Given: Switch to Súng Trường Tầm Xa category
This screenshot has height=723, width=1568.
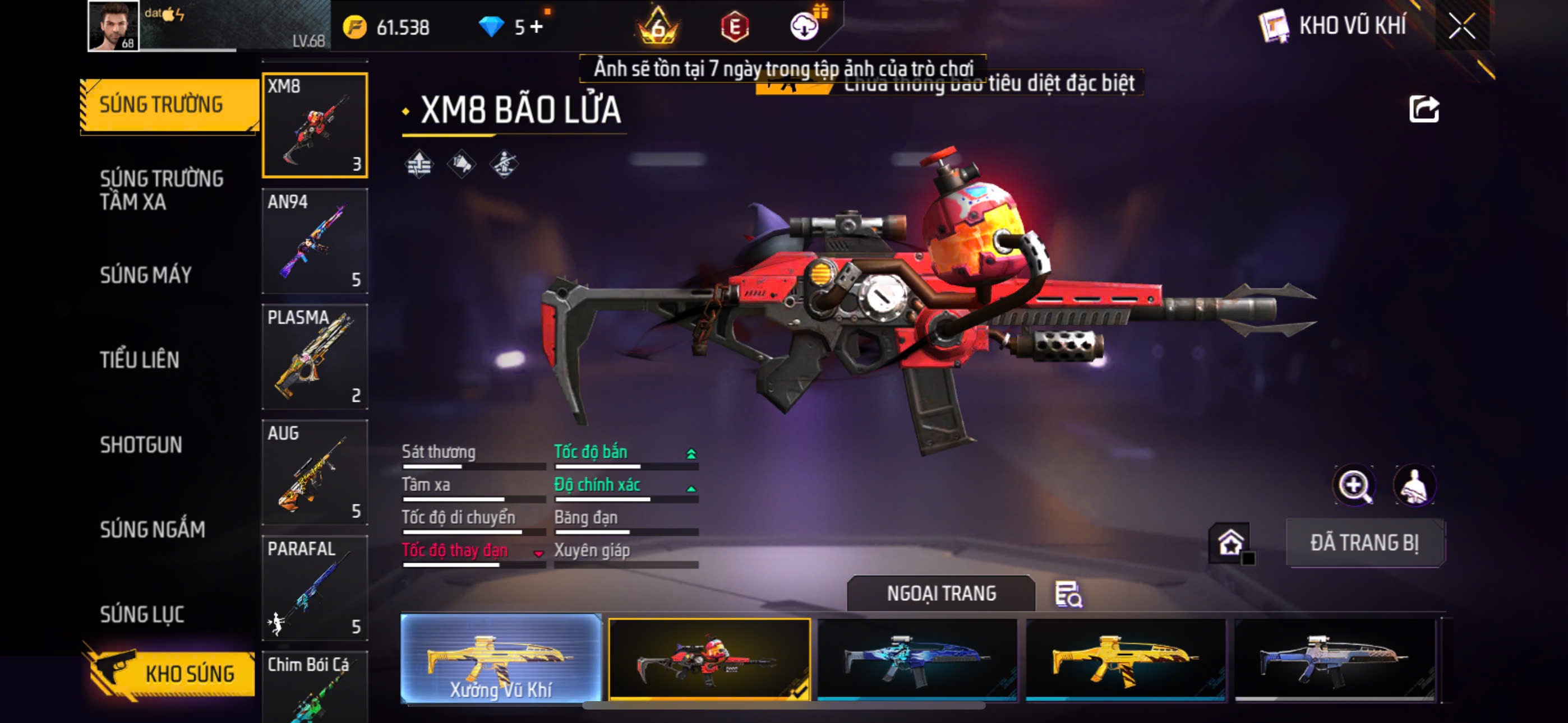Looking at the screenshot, I should coord(162,190).
